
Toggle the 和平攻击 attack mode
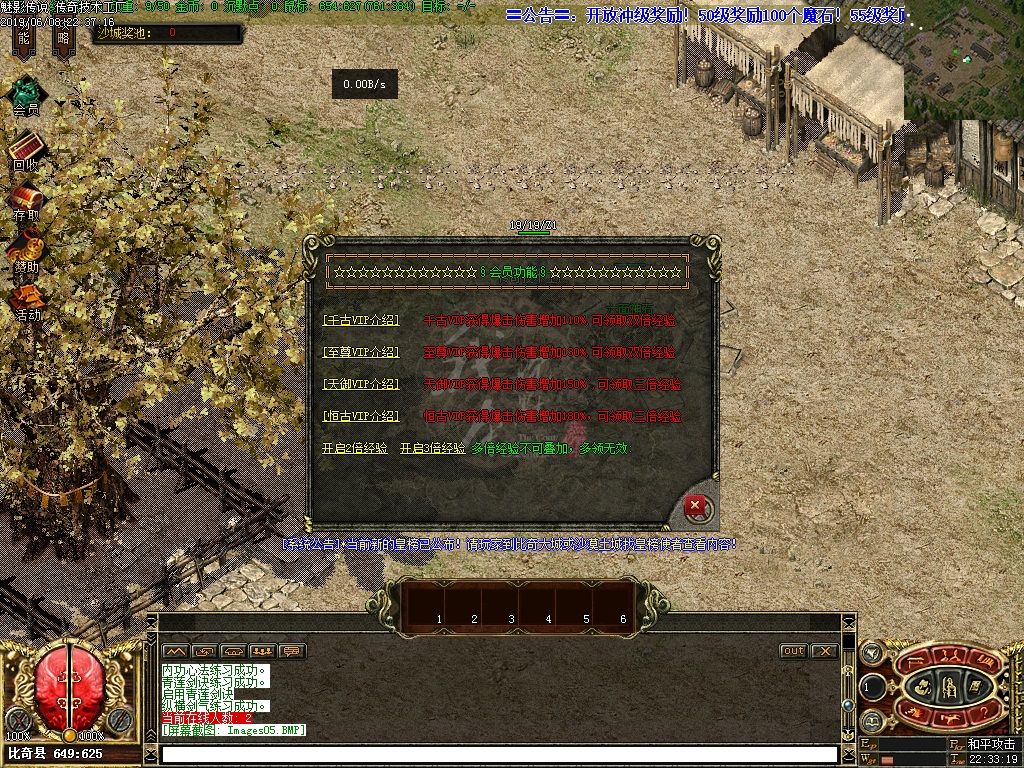coord(991,744)
